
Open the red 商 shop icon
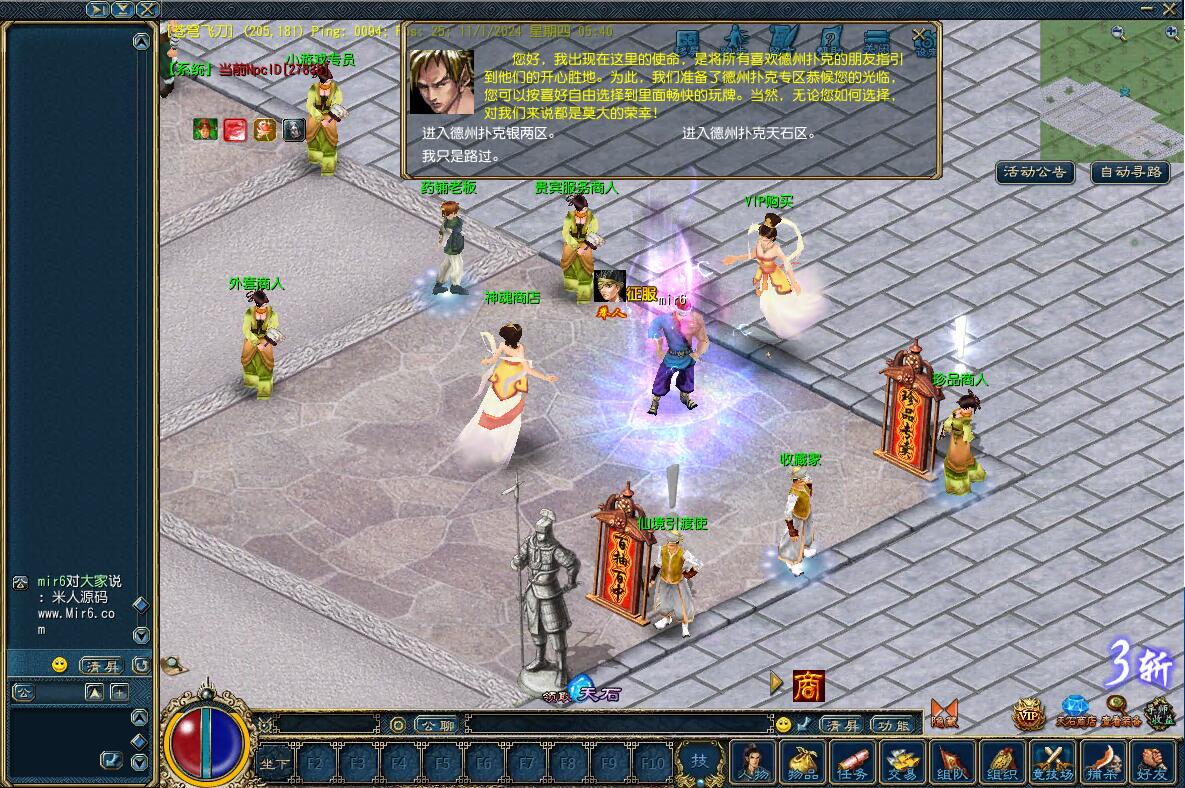(808, 685)
